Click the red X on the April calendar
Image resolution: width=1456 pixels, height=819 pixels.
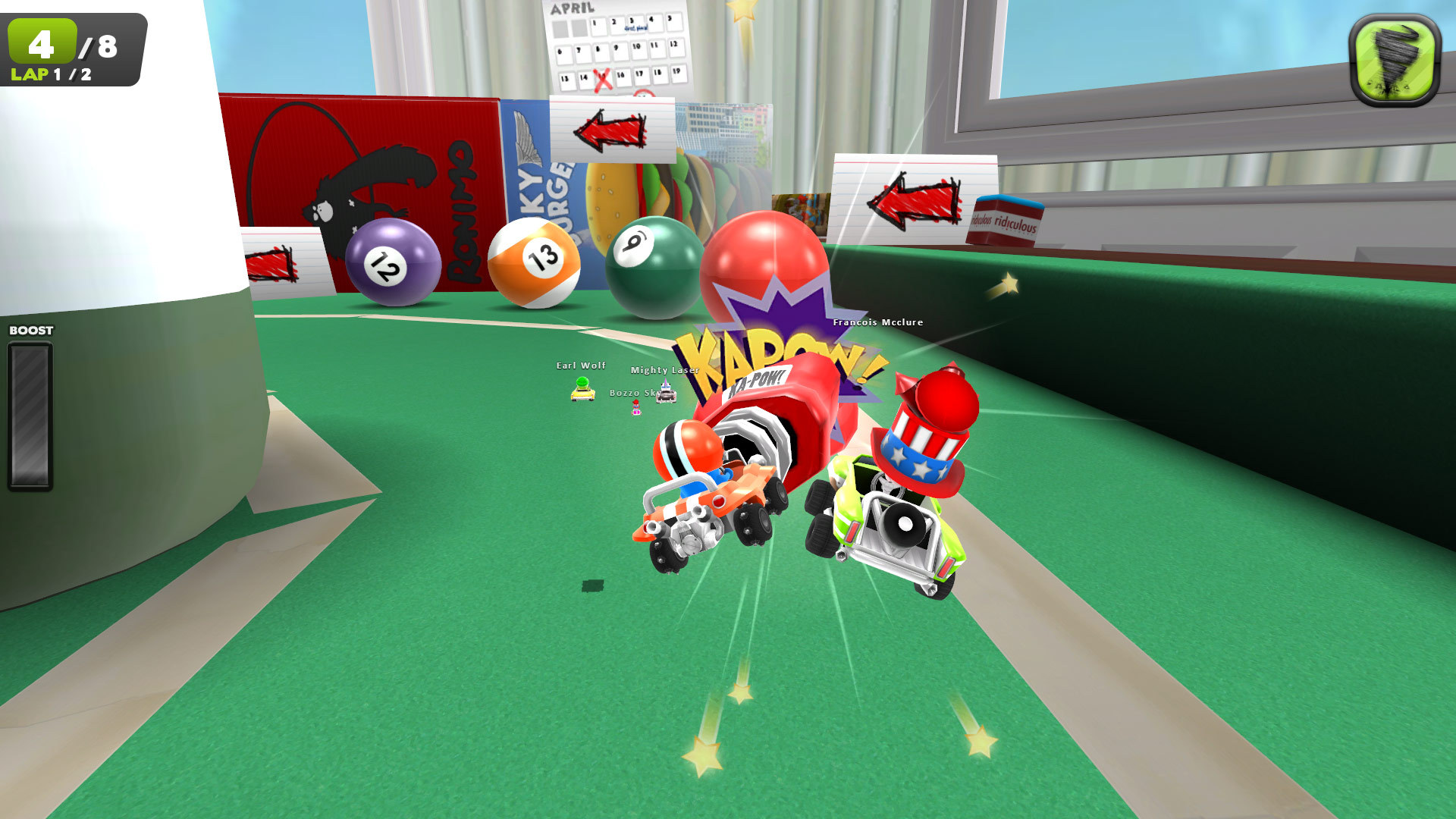point(603,80)
